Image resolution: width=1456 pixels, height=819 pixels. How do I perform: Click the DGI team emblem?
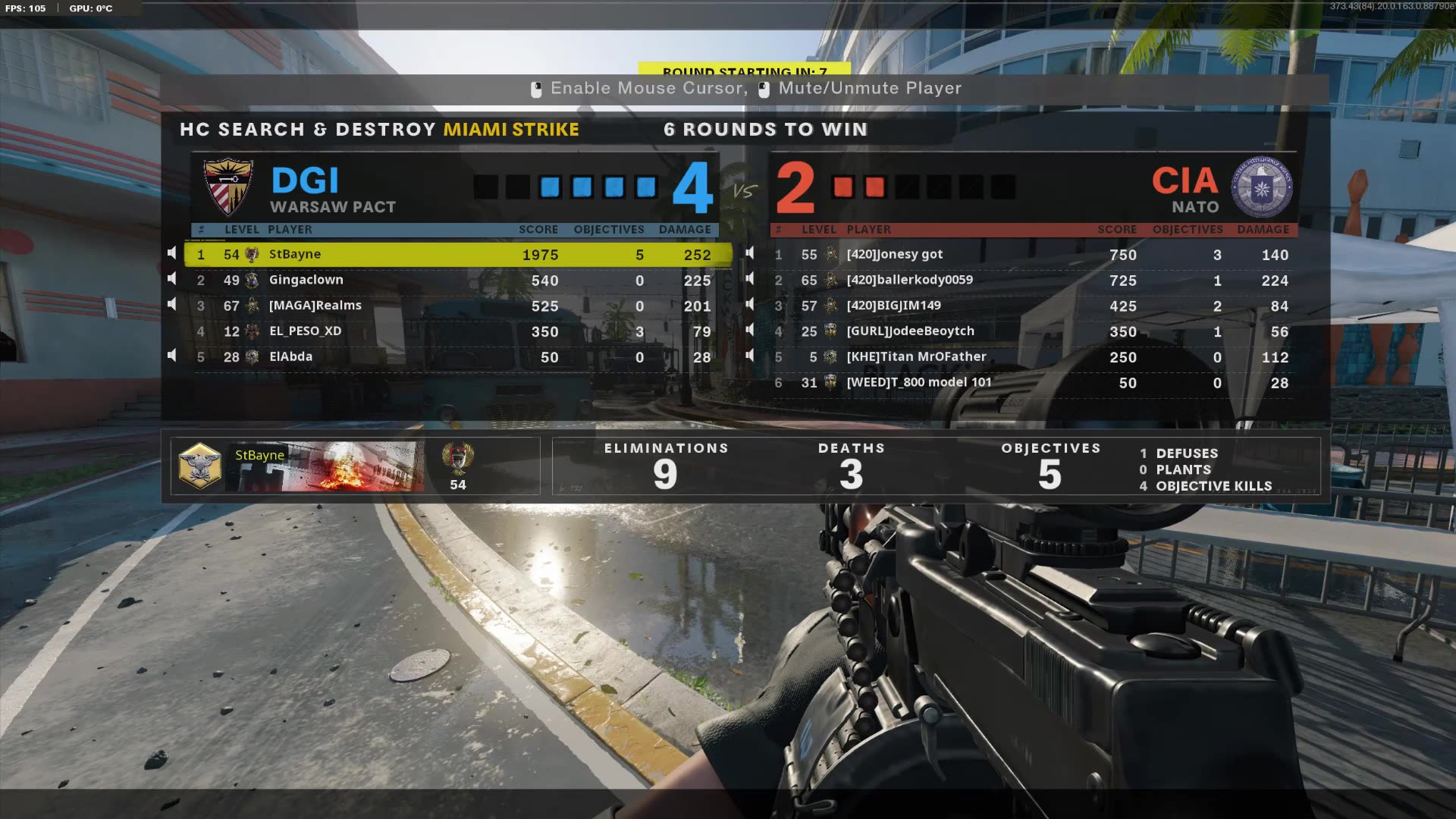coord(227,185)
